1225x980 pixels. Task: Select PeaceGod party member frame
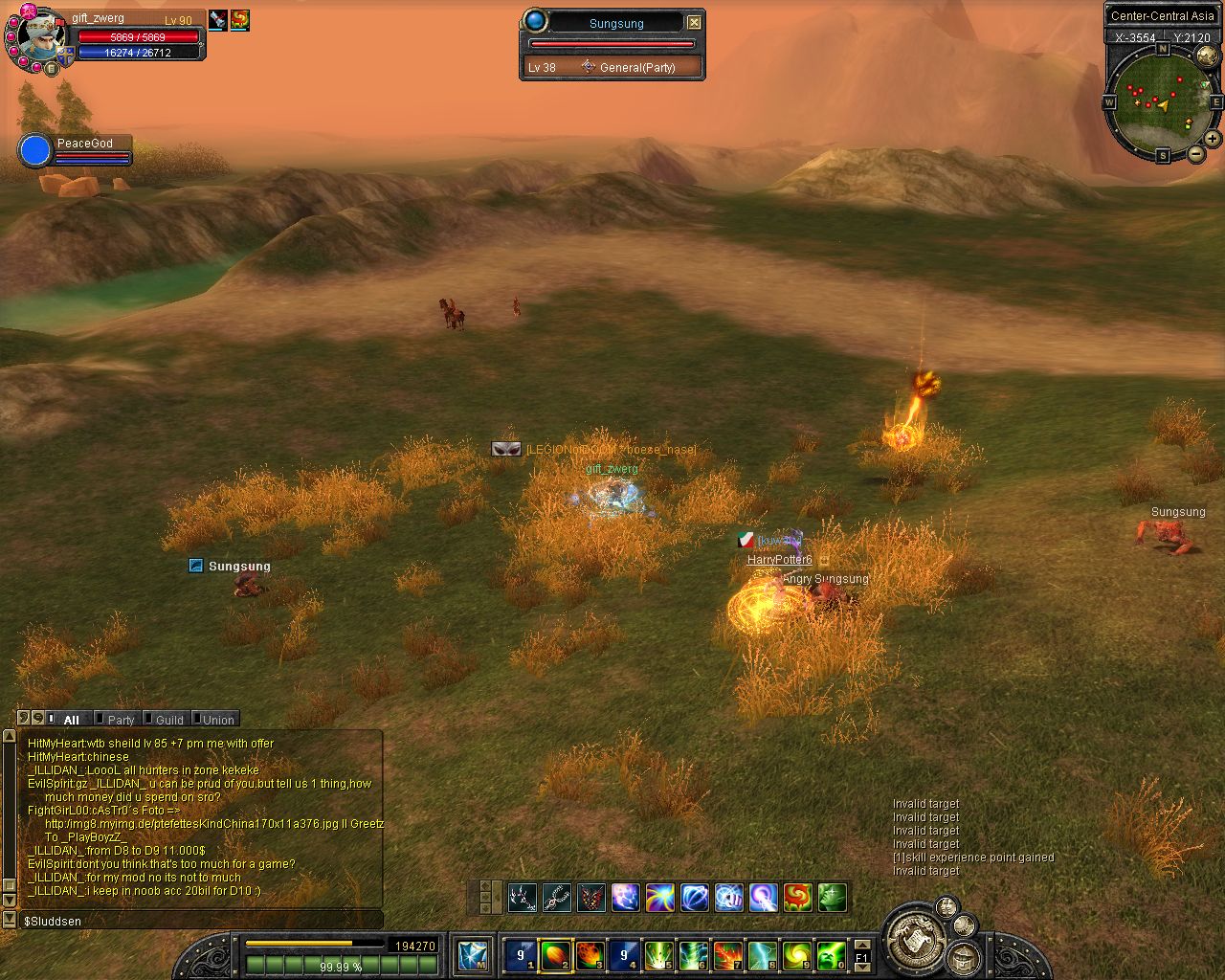(77, 150)
